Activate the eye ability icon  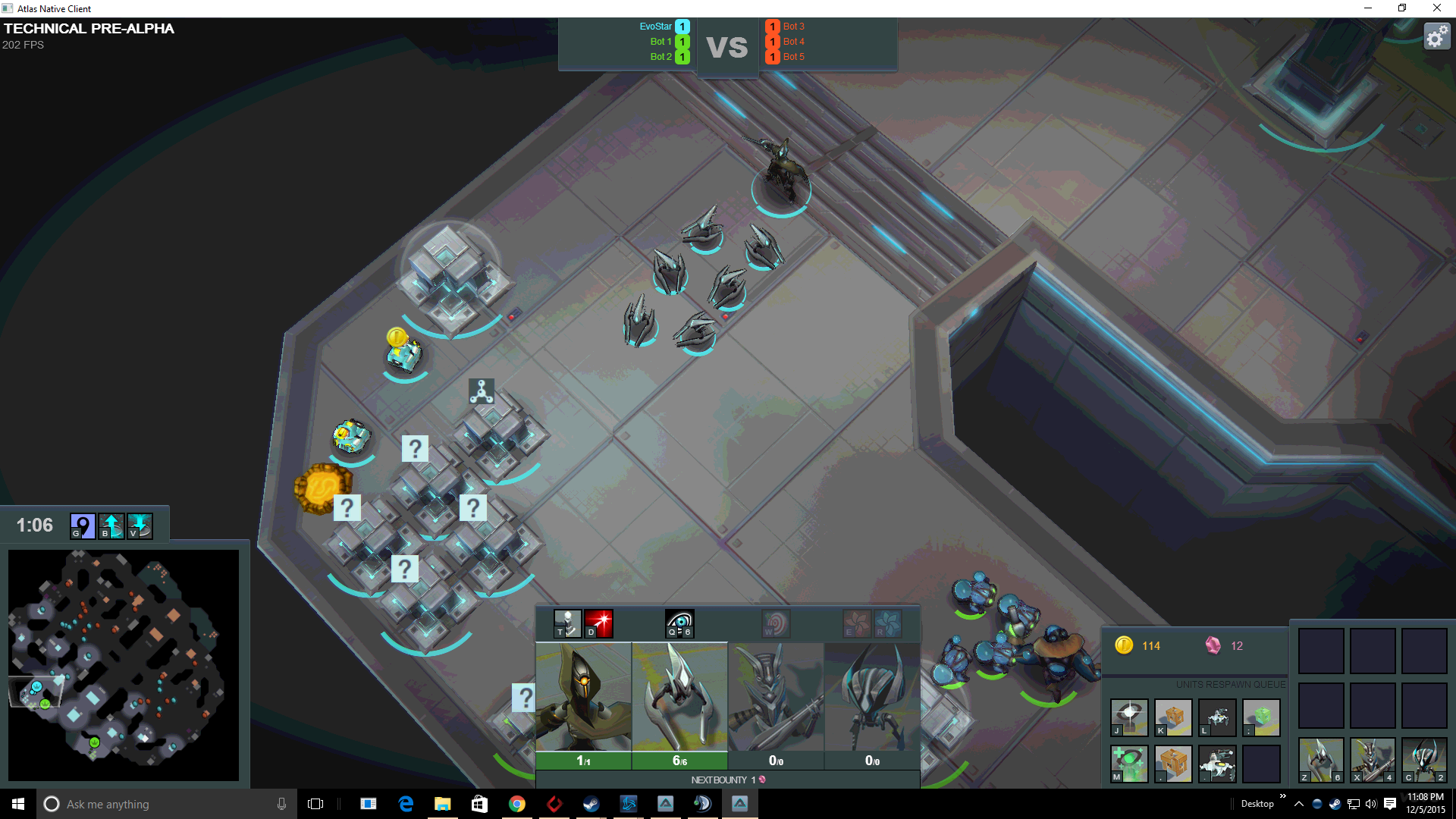coord(679,624)
